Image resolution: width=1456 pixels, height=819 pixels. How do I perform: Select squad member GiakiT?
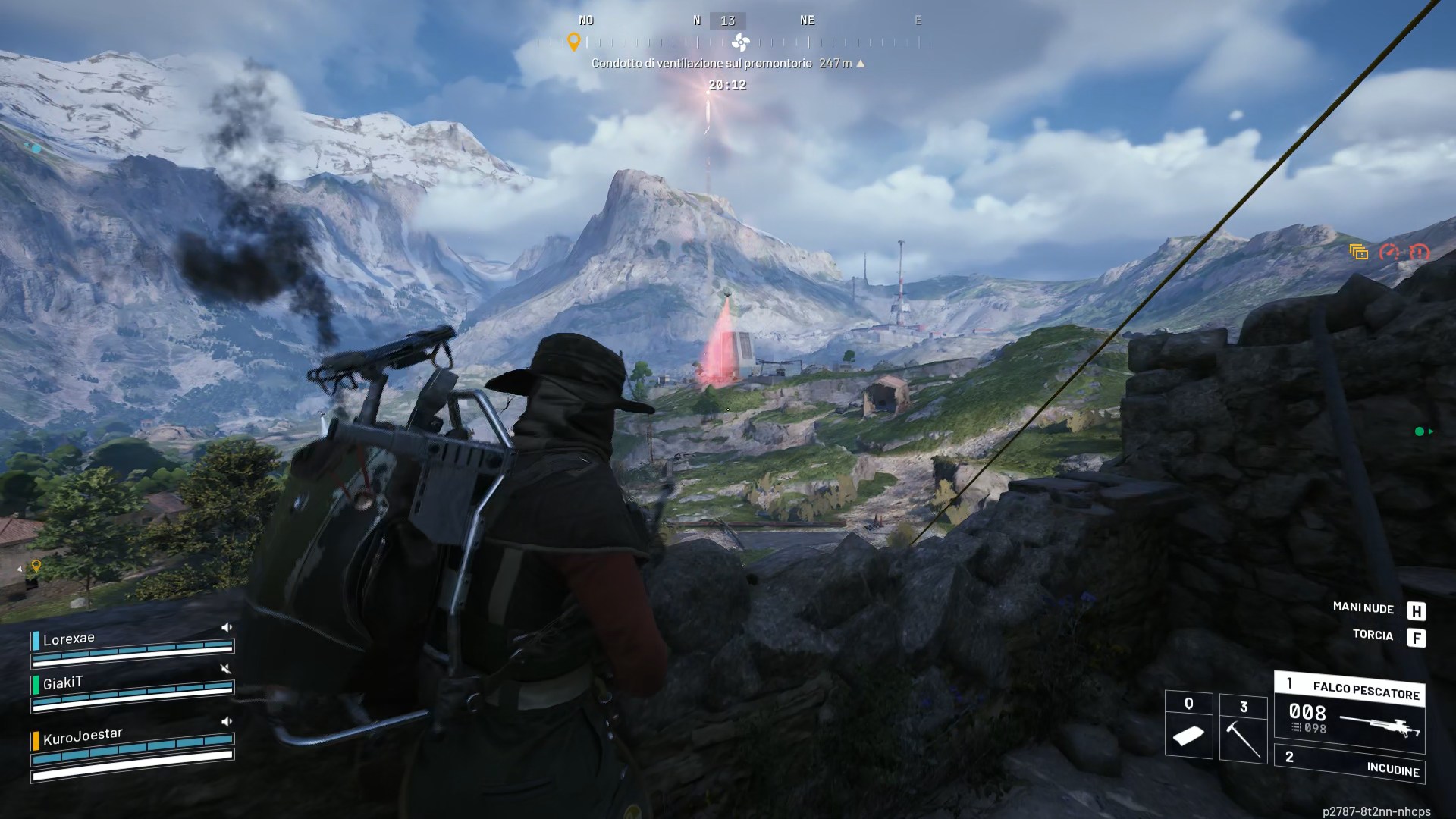tap(62, 683)
